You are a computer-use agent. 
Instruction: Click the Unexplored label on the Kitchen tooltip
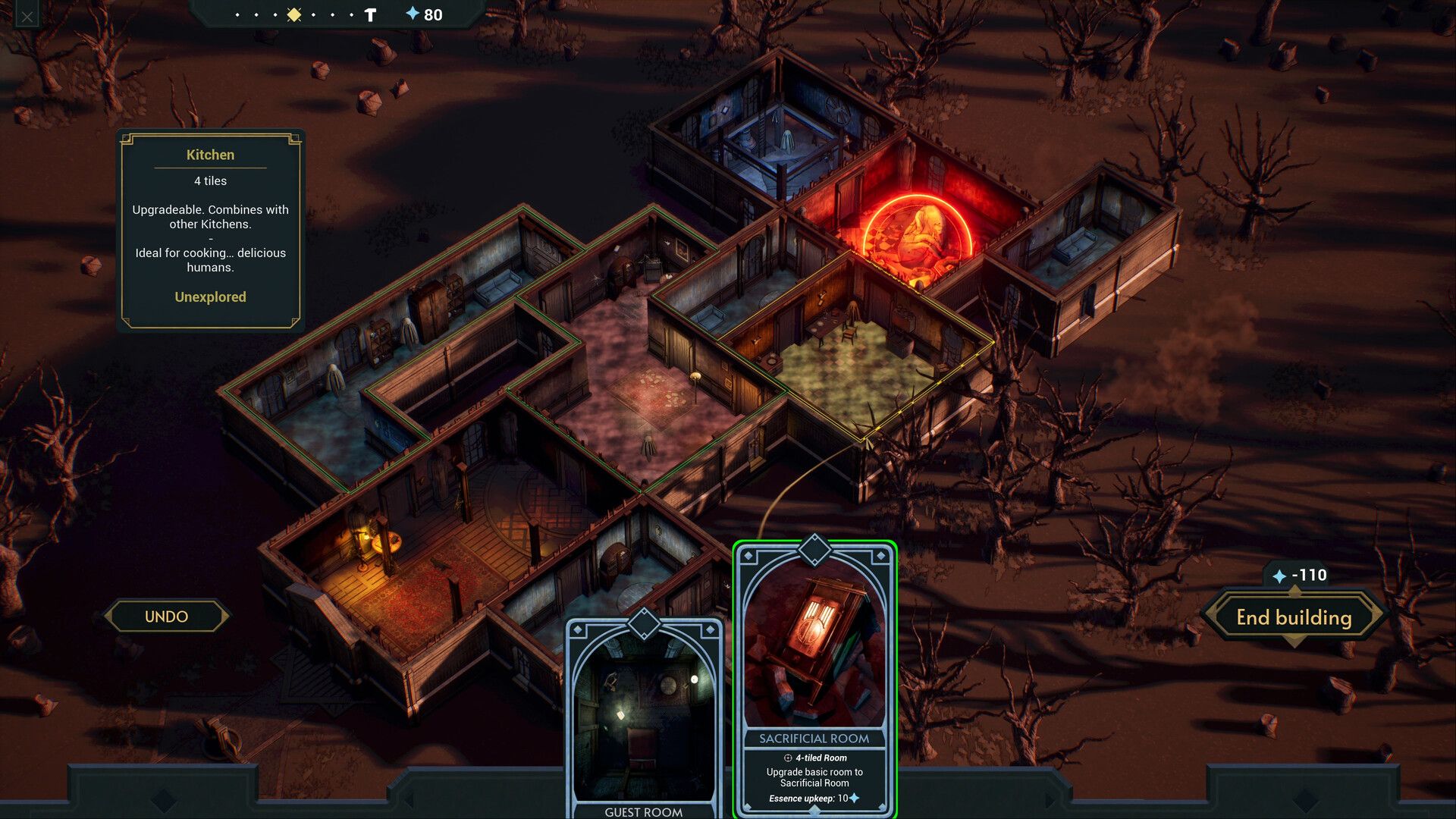(x=210, y=297)
